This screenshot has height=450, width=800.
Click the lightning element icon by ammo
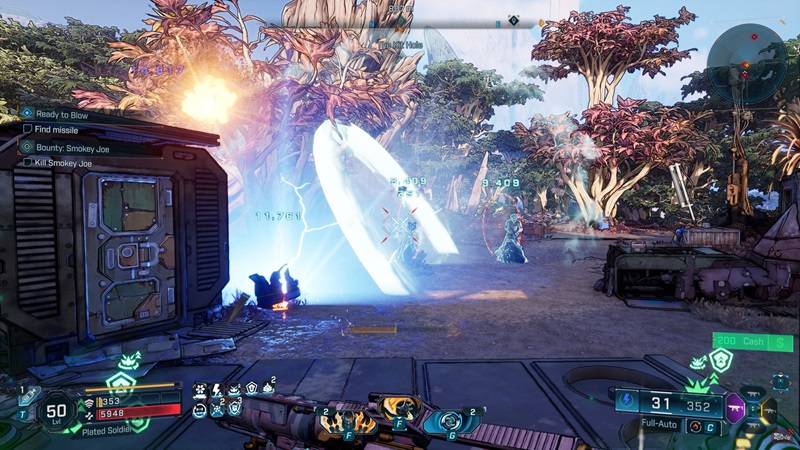tap(629, 402)
